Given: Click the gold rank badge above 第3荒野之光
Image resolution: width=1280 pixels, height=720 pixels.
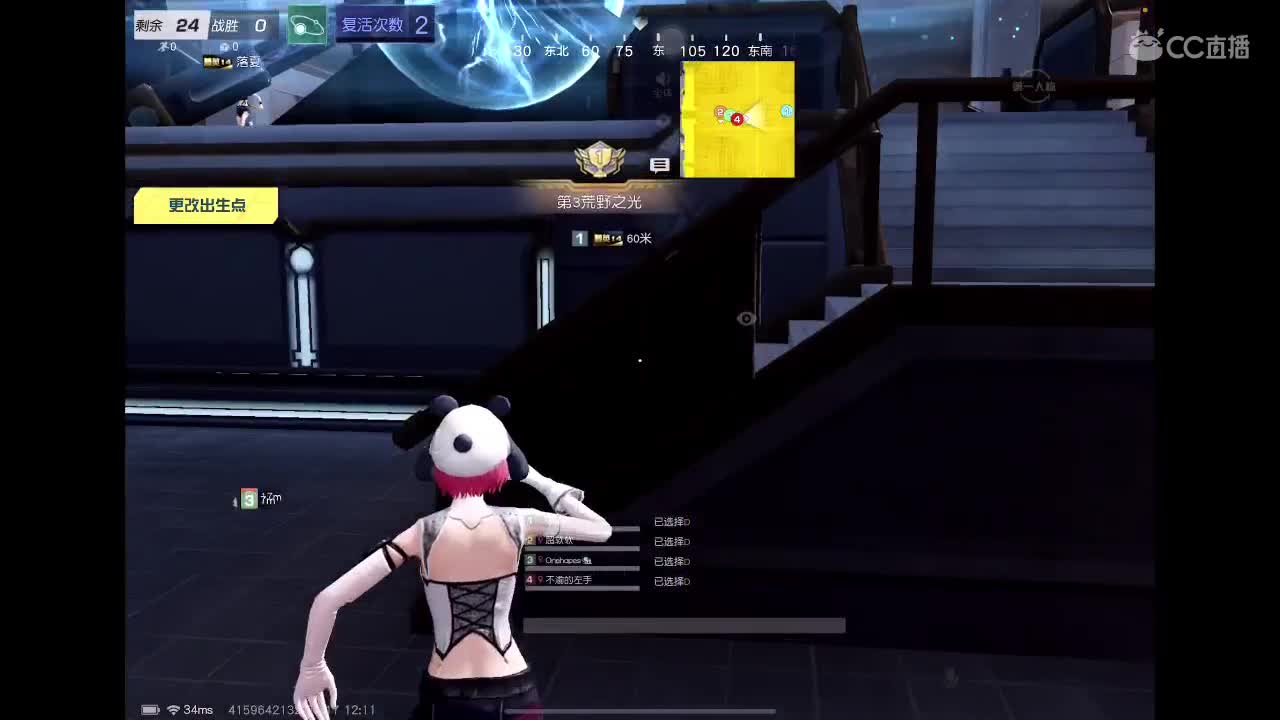Looking at the screenshot, I should tap(600, 158).
